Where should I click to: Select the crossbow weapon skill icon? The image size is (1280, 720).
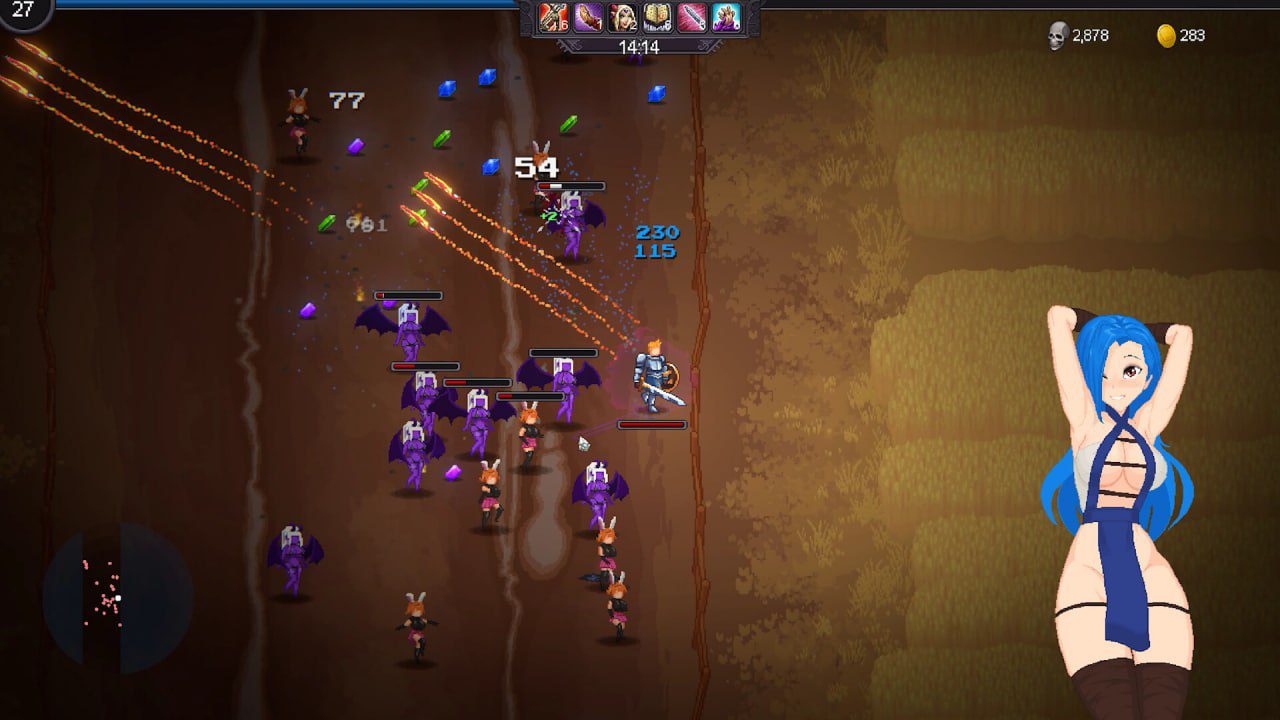552,18
